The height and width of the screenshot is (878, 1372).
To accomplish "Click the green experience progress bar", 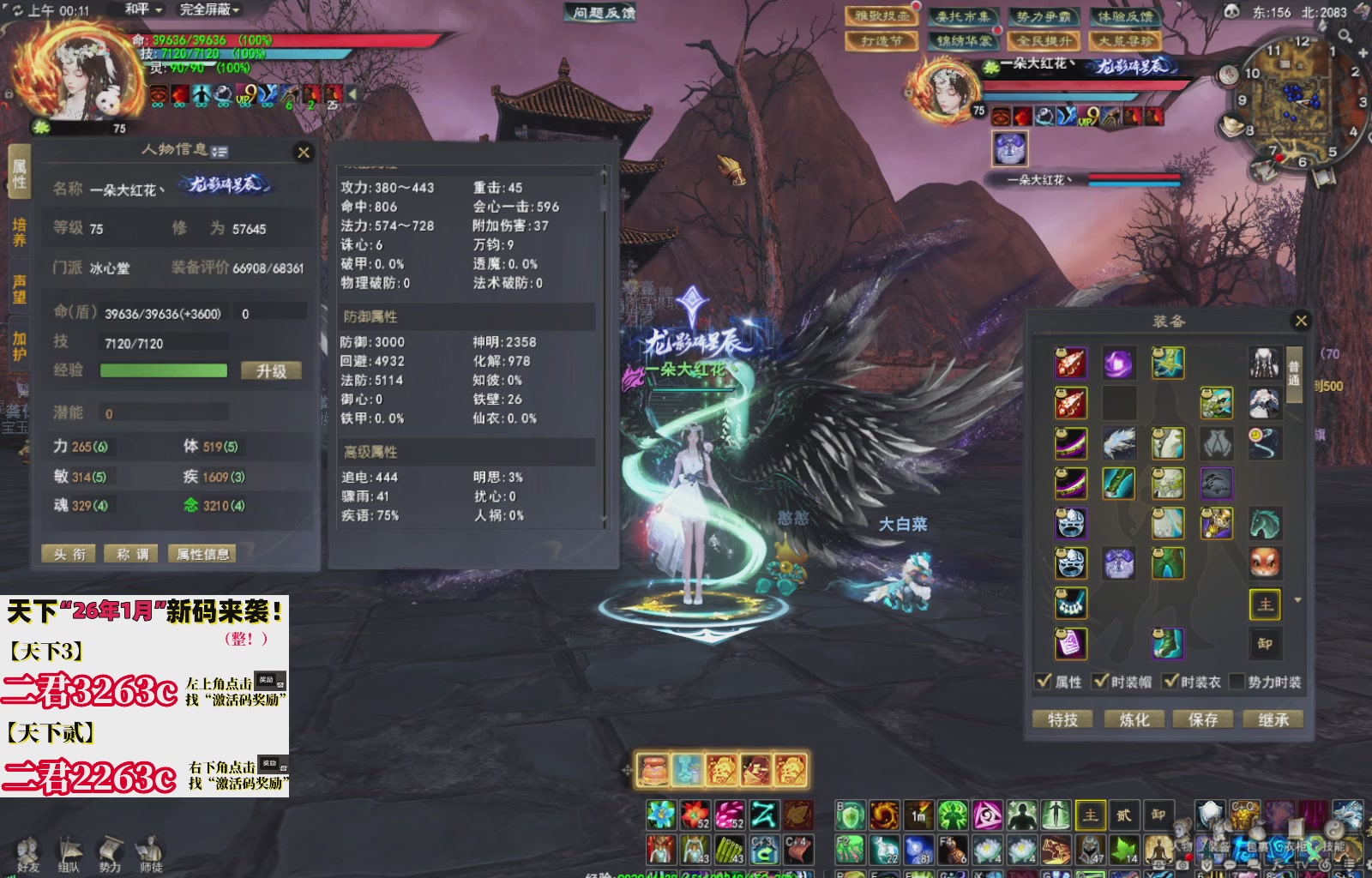I will pyautogui.click(x=163, y=370).
